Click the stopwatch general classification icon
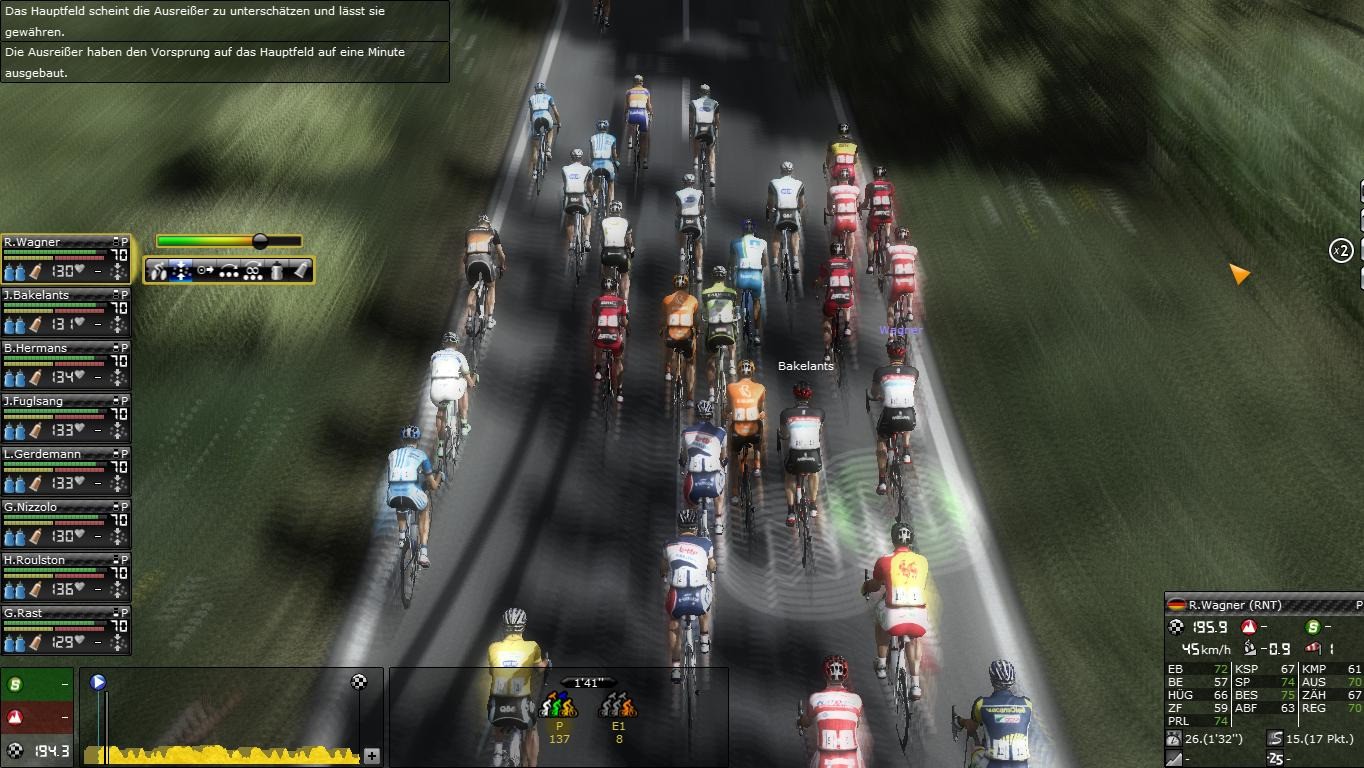1364x768 pixels. (x=1175, y=739)
